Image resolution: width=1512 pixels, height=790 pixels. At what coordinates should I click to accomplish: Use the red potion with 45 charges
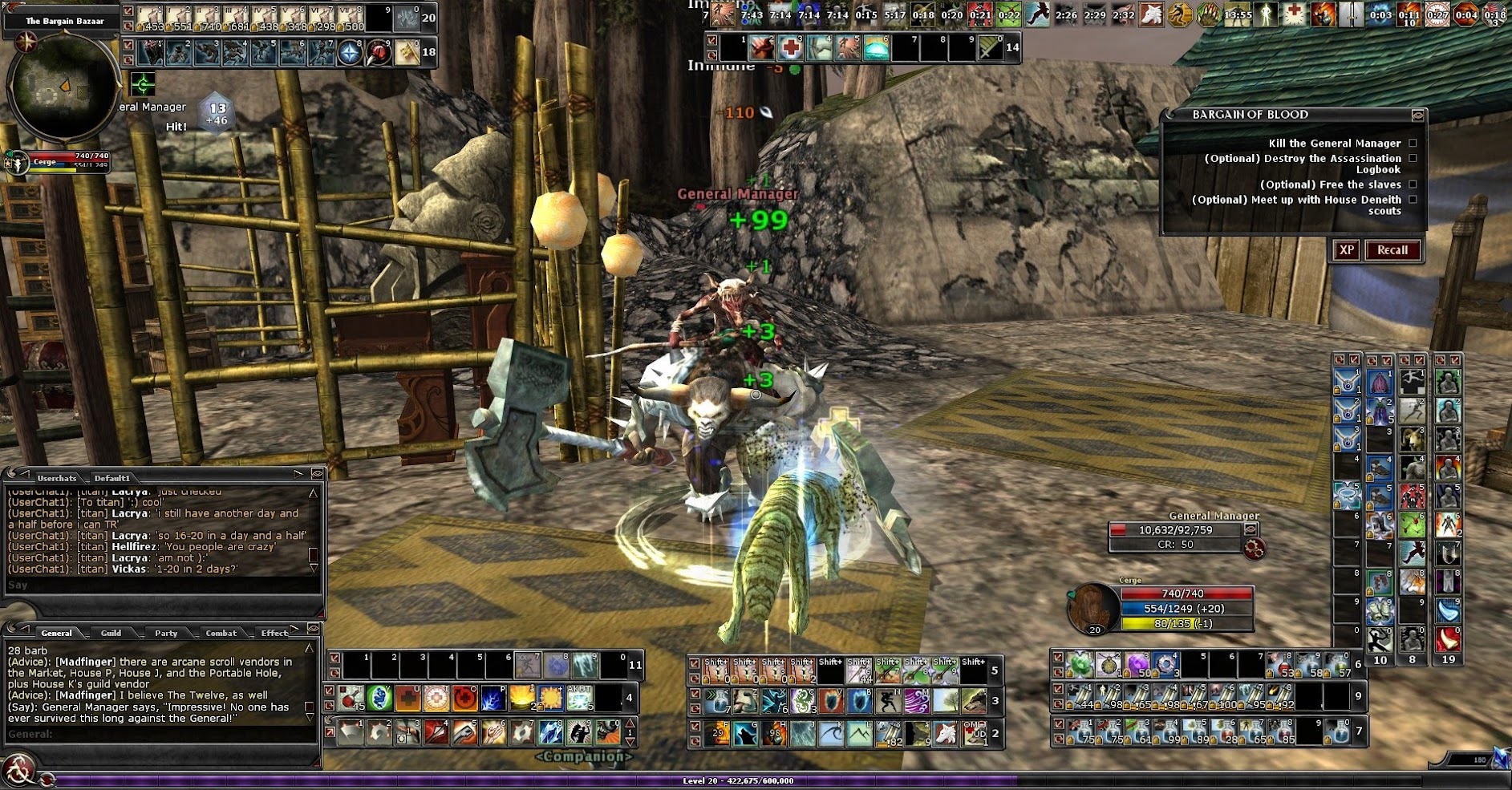[x=352, y=699]
